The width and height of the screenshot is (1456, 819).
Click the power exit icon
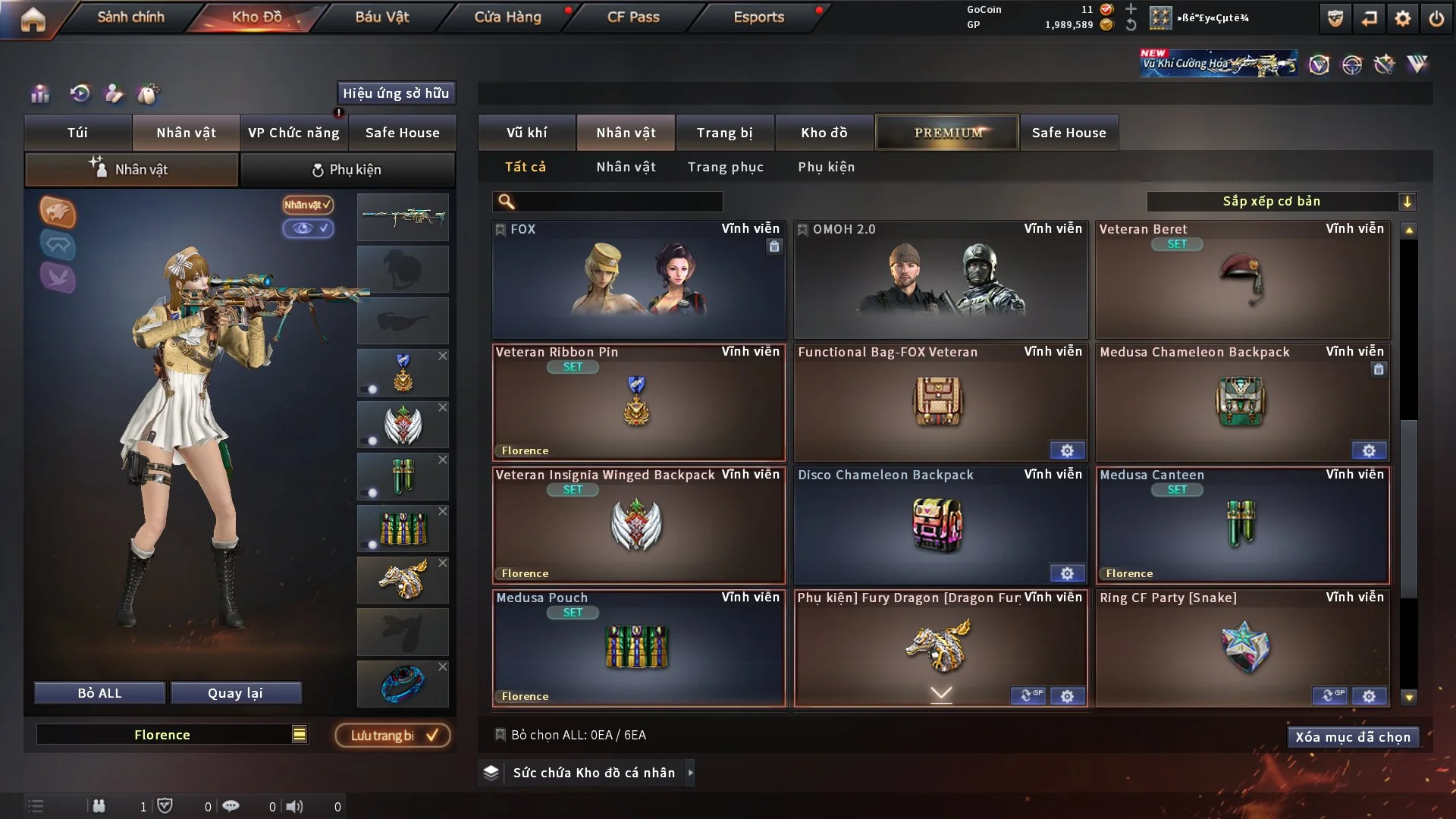click(1436, 18)
